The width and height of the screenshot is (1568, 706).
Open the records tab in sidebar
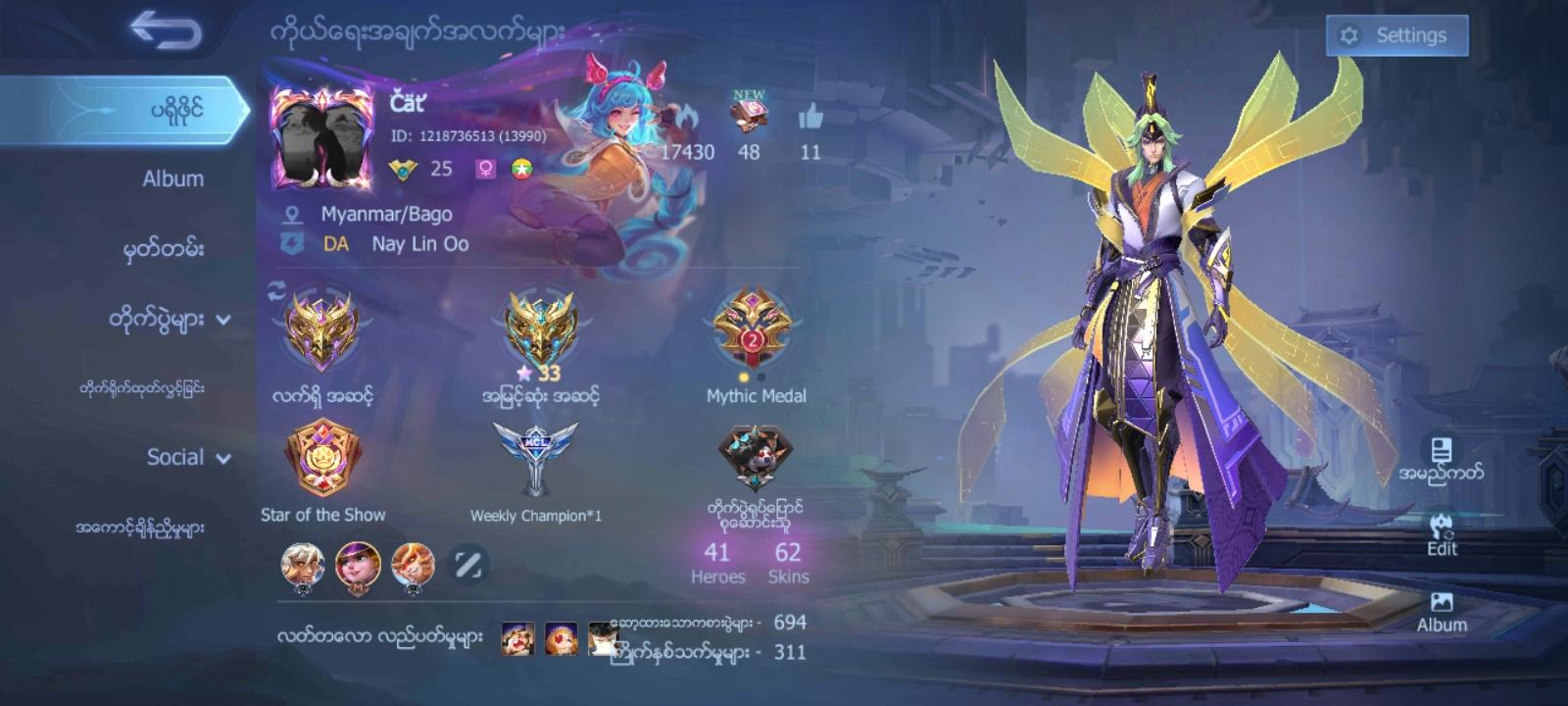[x=171, y=250]
